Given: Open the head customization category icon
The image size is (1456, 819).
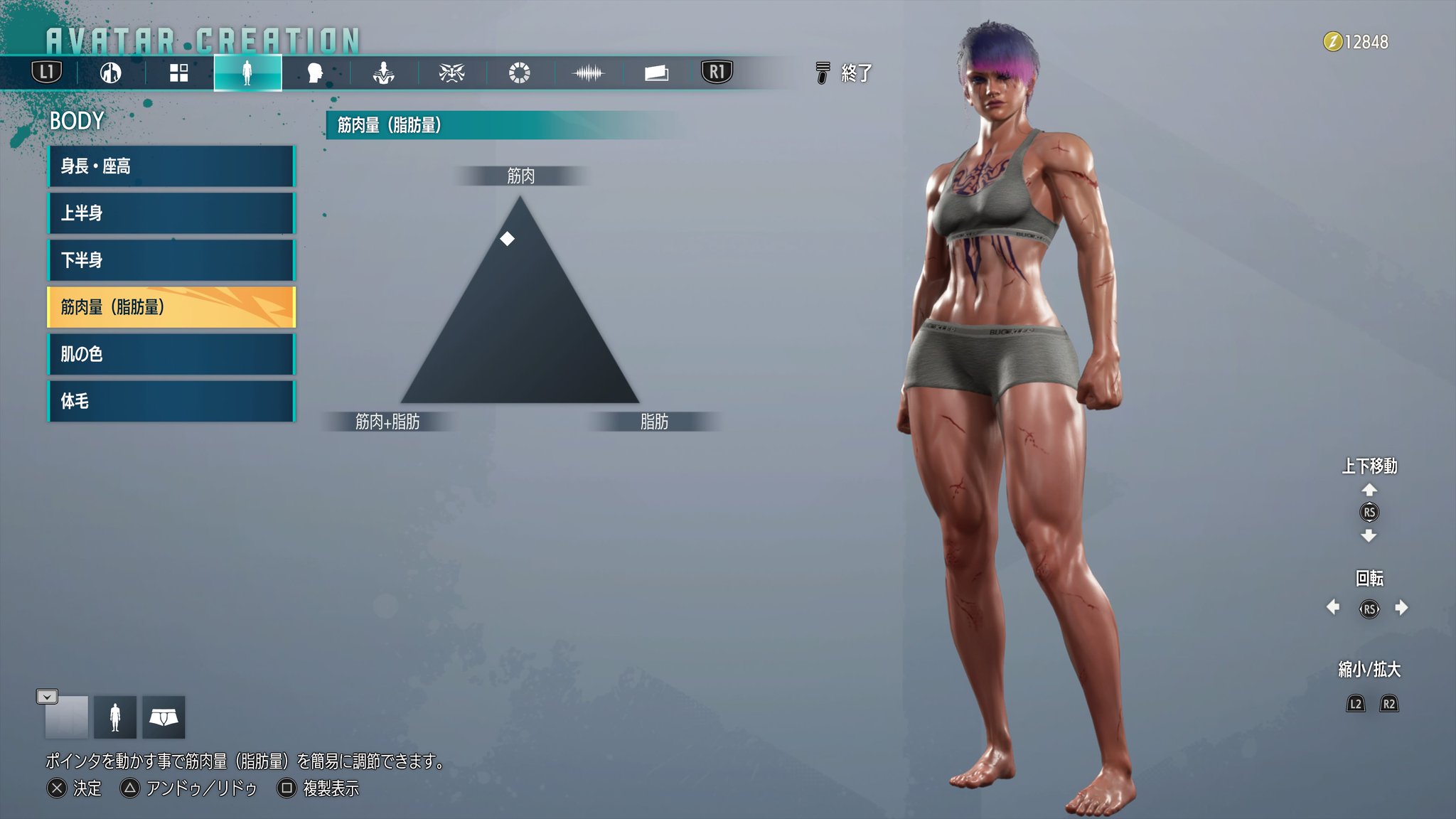Looking at the screenshot, I should [315, 72].
